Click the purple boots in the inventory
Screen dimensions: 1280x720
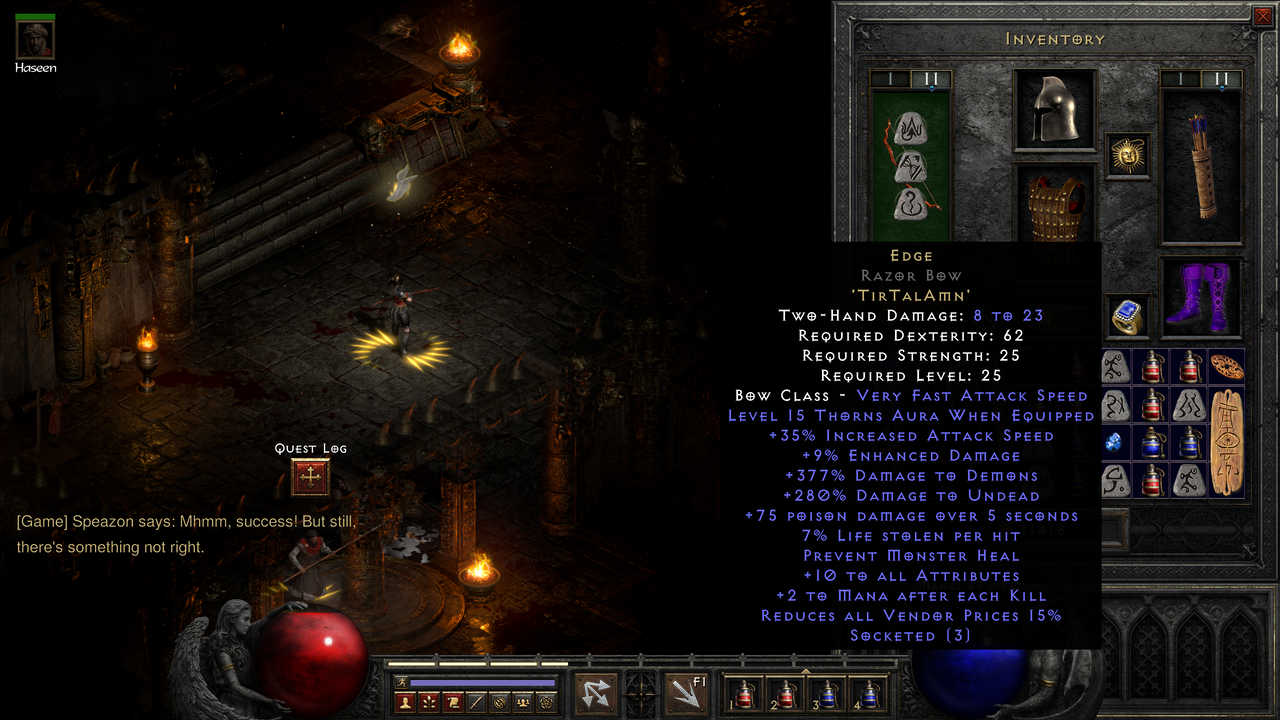(x=1200, y=295)
